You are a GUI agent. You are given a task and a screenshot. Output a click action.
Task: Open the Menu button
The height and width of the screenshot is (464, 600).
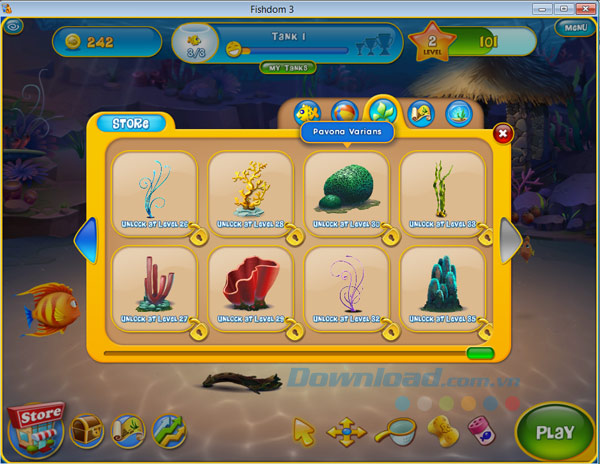tap(575, 28)
